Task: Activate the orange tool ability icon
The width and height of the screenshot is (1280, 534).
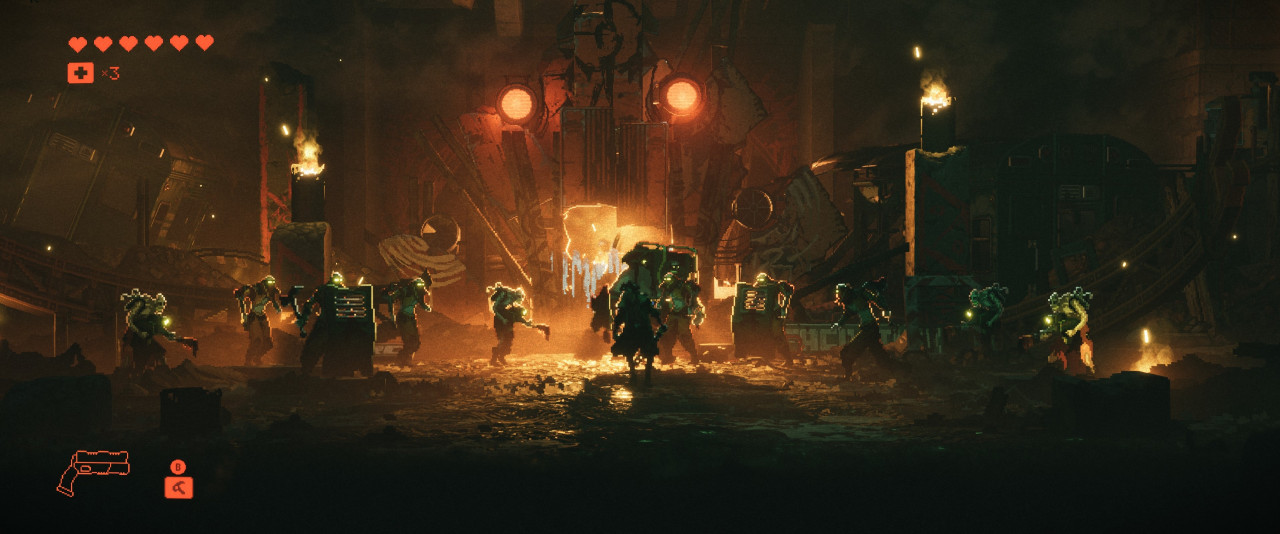Action: (178, 487)
